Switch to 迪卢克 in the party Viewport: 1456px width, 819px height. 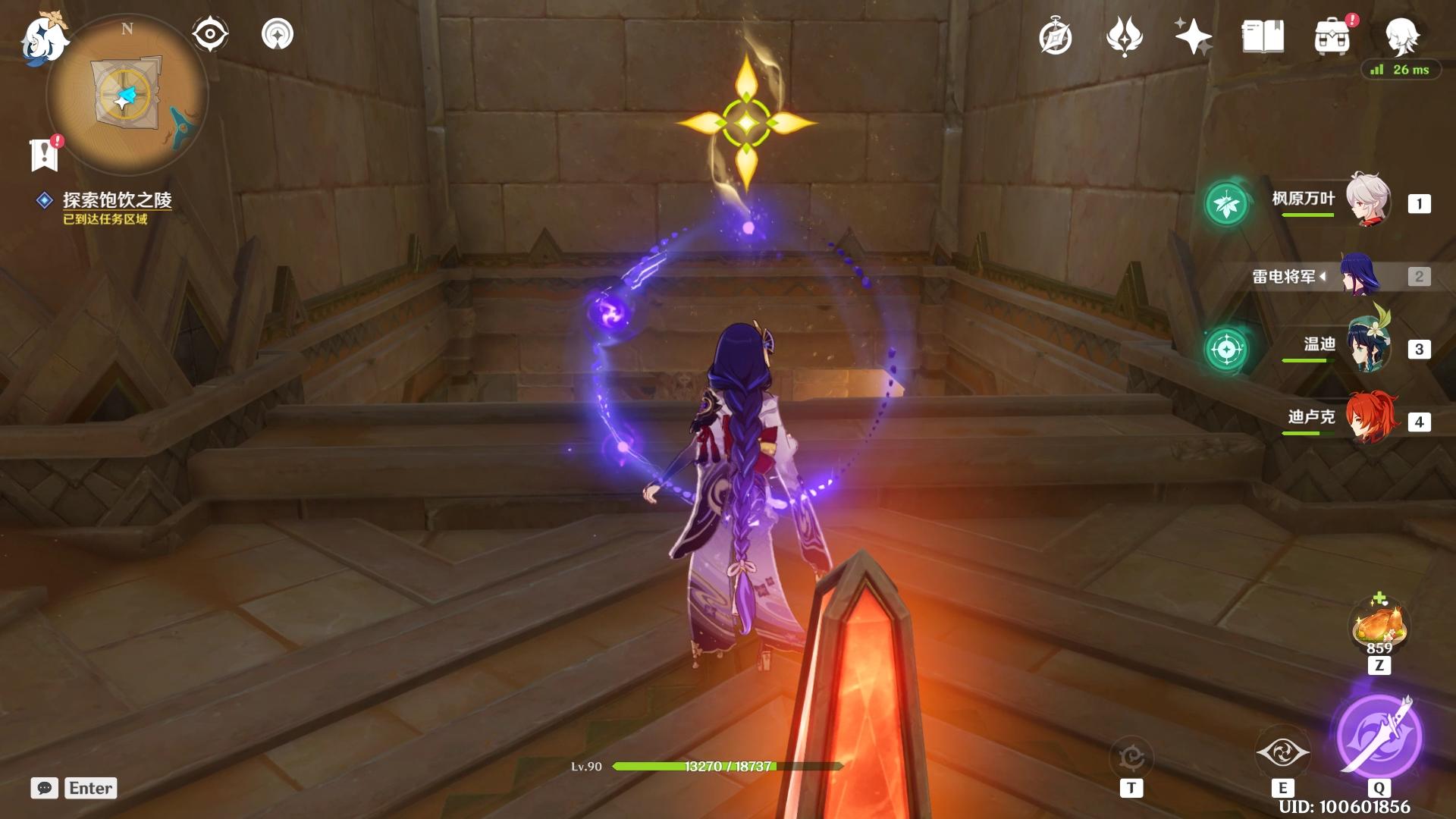[x=1367, y=419]
